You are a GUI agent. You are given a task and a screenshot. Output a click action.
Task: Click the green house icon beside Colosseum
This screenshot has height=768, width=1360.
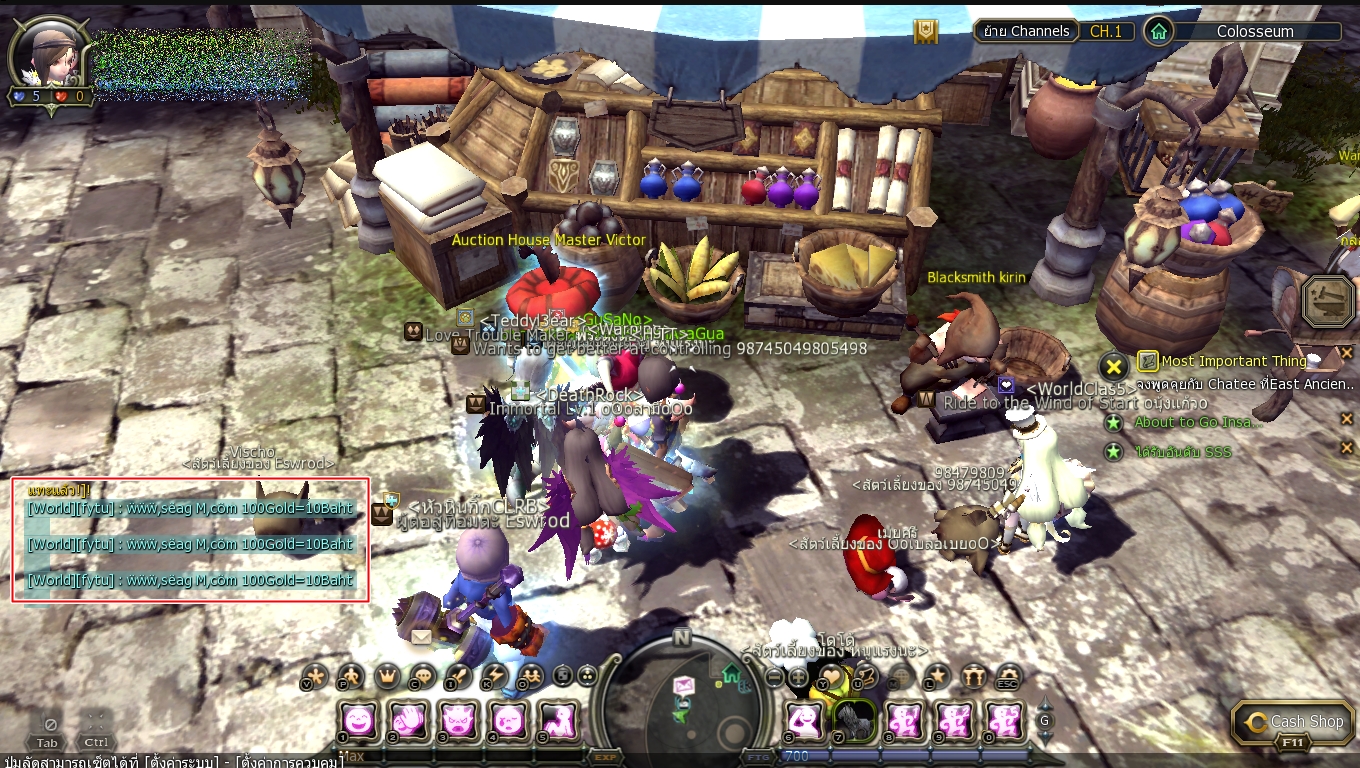click(x=1158, y=31)
